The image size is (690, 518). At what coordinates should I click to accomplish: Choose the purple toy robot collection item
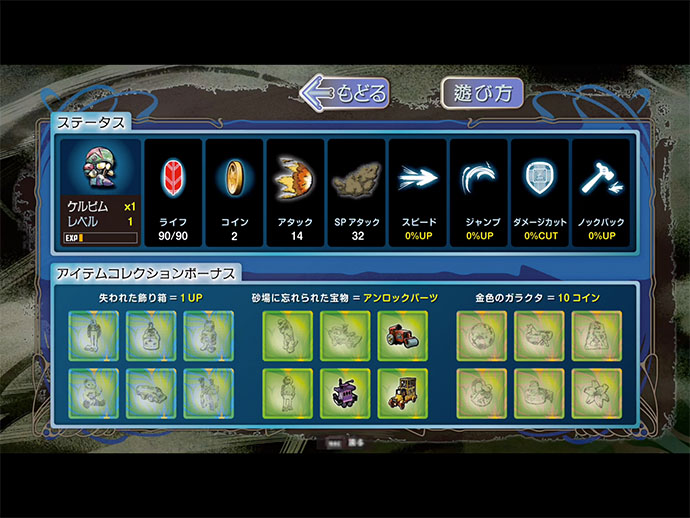tap(345, 393)
